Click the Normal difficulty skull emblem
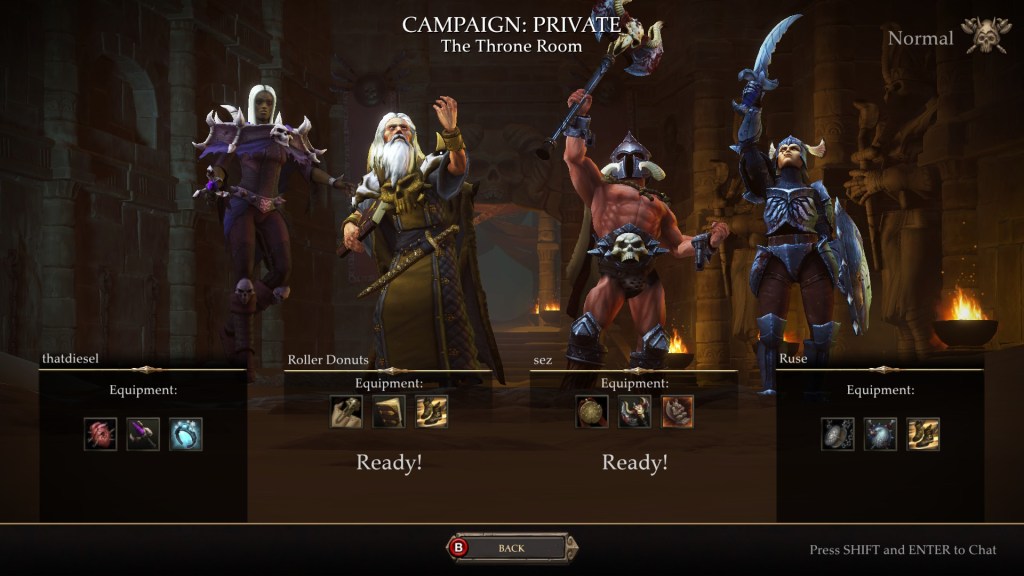1024x576 pixels. 985,36
